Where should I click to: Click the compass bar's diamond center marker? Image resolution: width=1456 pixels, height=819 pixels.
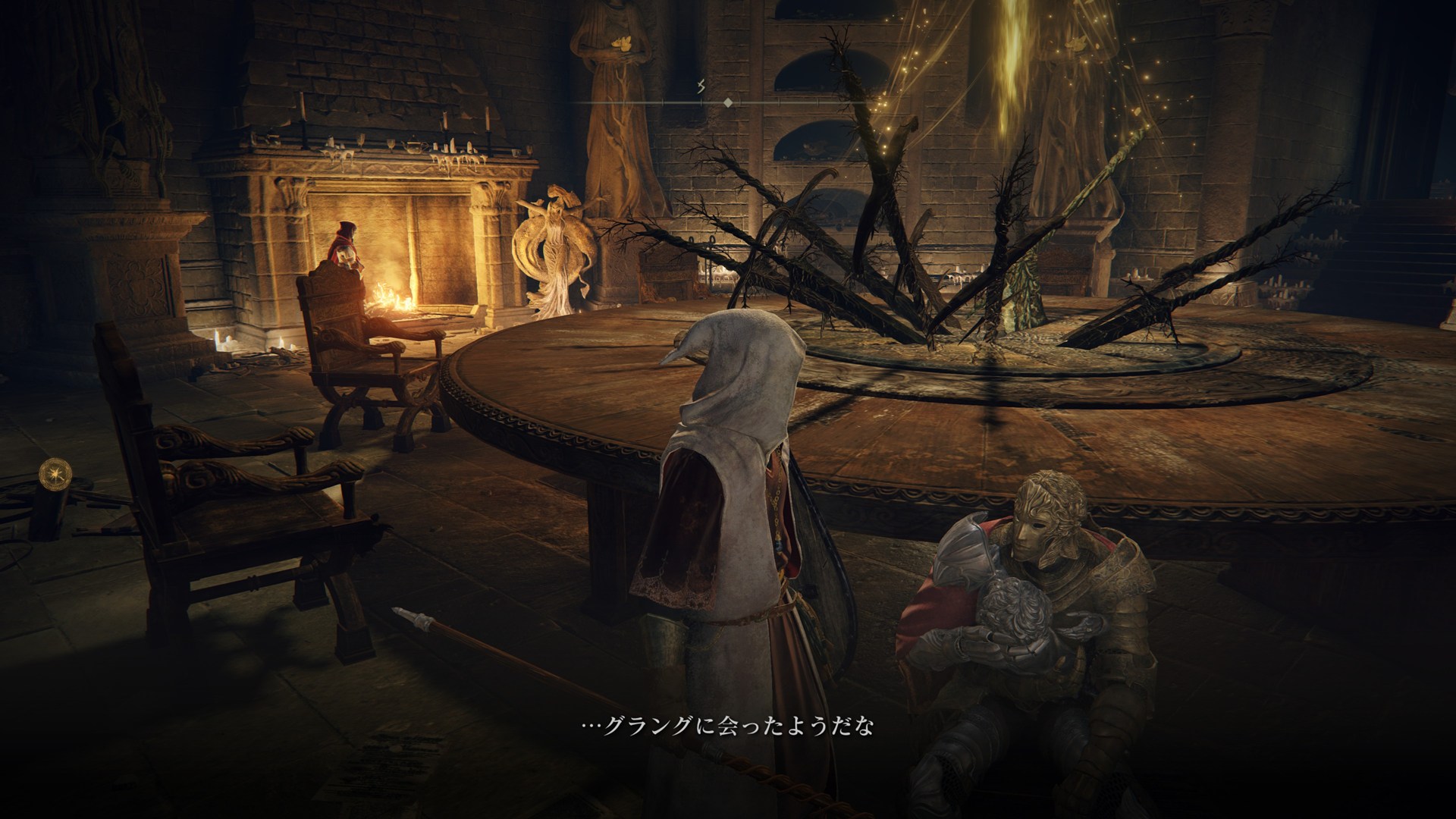[727, 102]
